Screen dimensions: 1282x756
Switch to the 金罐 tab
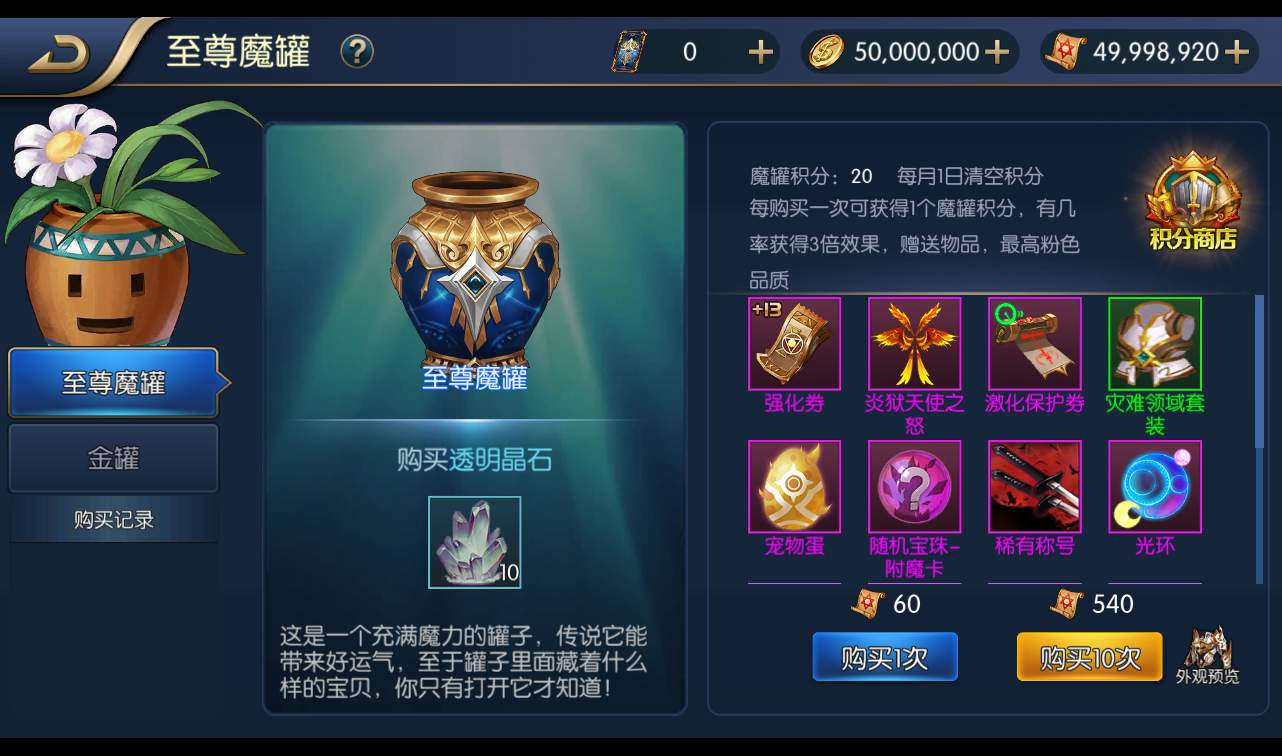tap(113, 458)
